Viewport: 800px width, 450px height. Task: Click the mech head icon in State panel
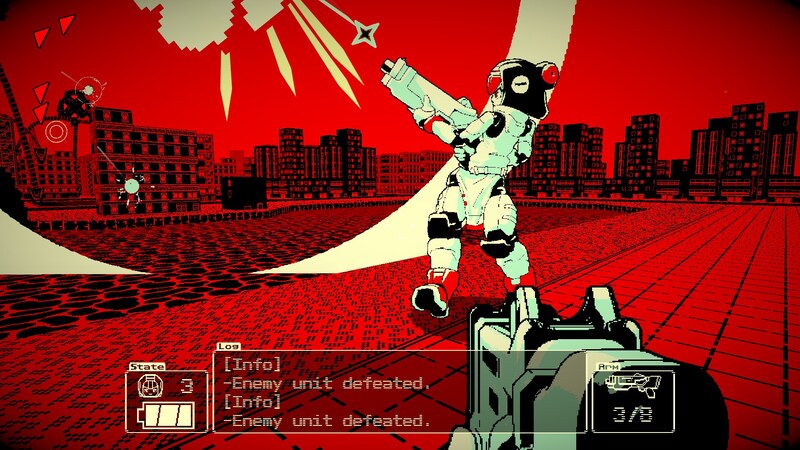tap(149, 386)
